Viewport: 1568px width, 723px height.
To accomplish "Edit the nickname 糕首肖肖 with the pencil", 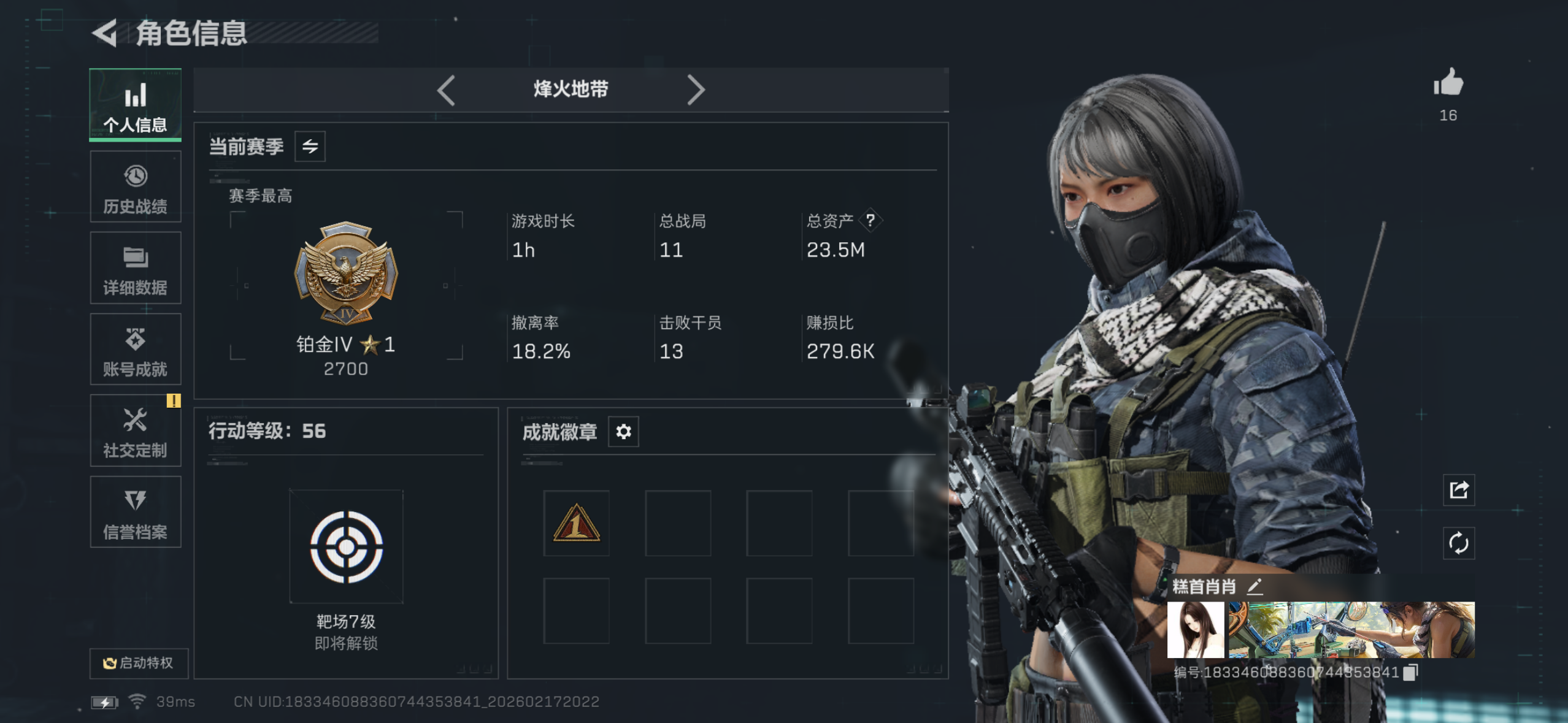I will (1255, 587).
